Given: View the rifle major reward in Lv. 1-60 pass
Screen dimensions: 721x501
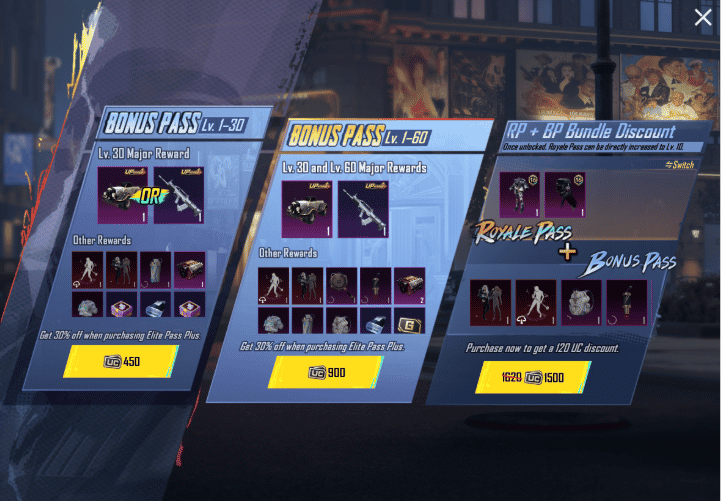Looking at the screenshot, I should pos(363,208).
